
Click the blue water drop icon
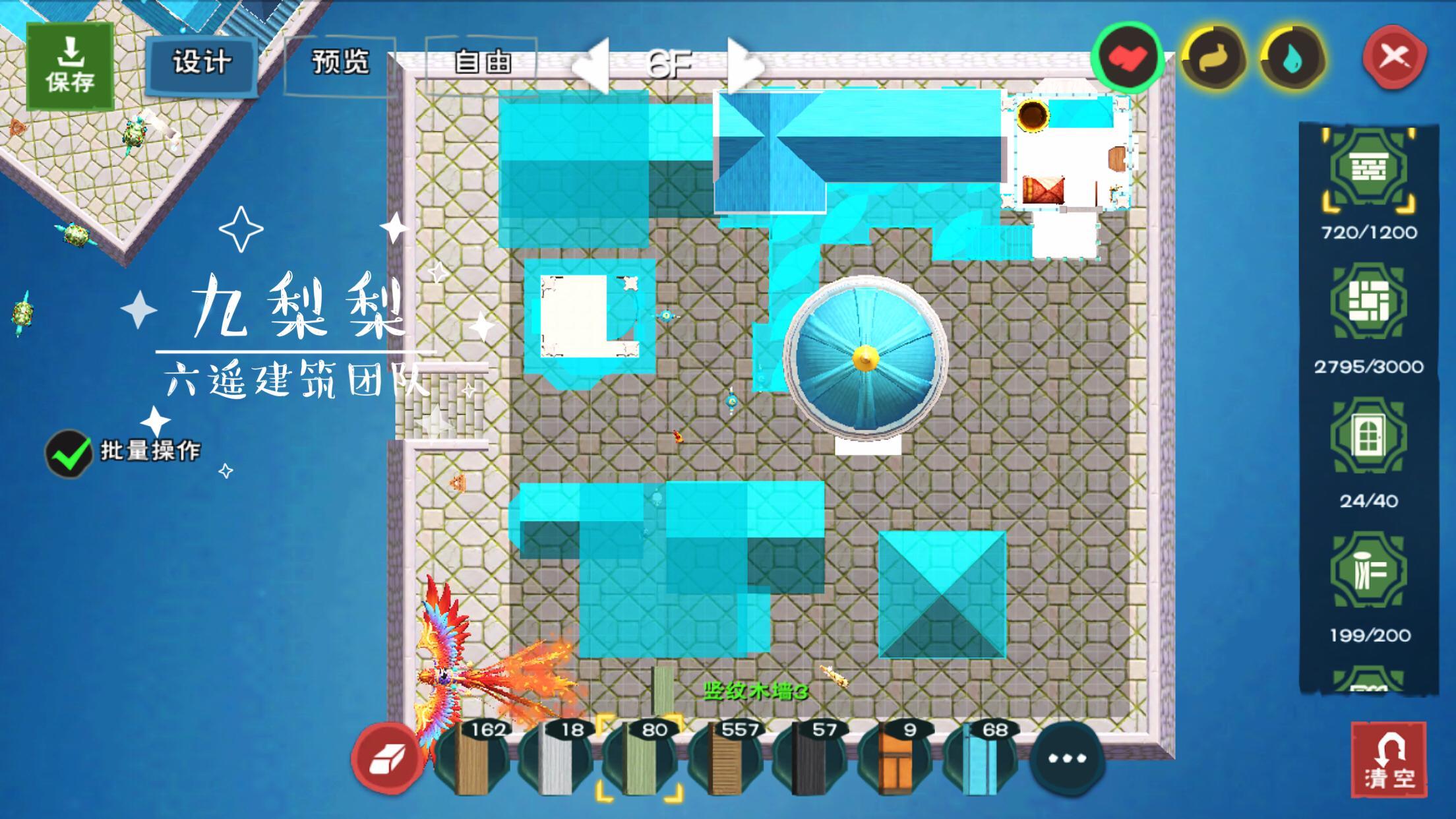1293,59
